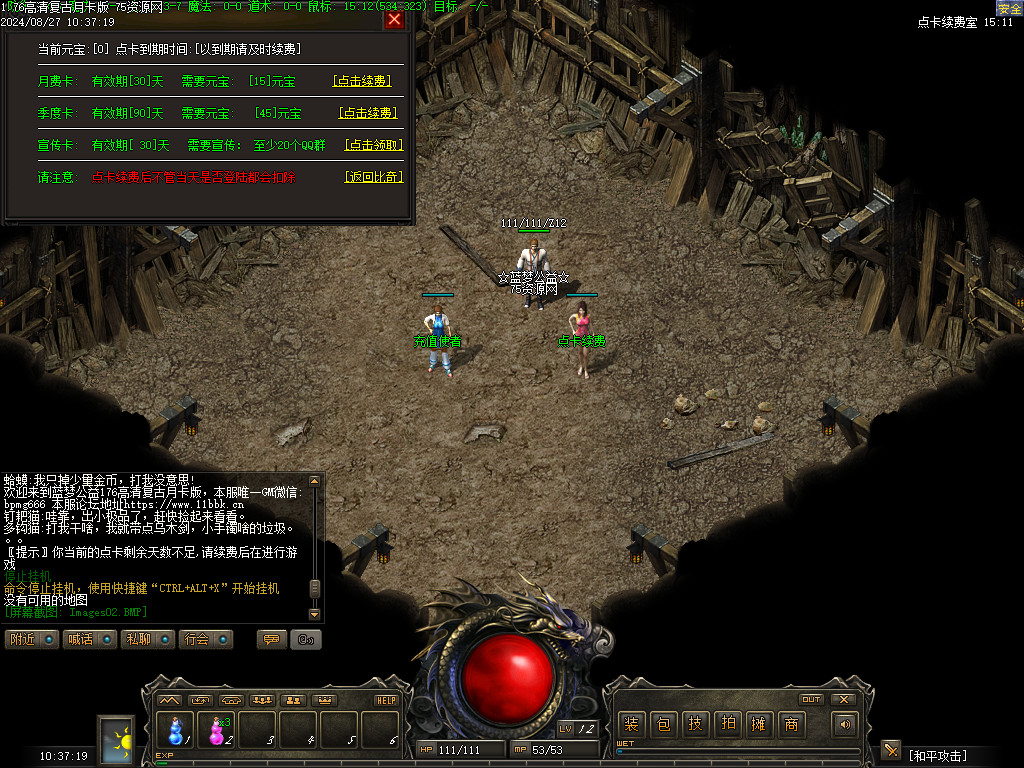Open the bag inventory (包)
This screenshot has height=768, width=1024.
(663, 724)
